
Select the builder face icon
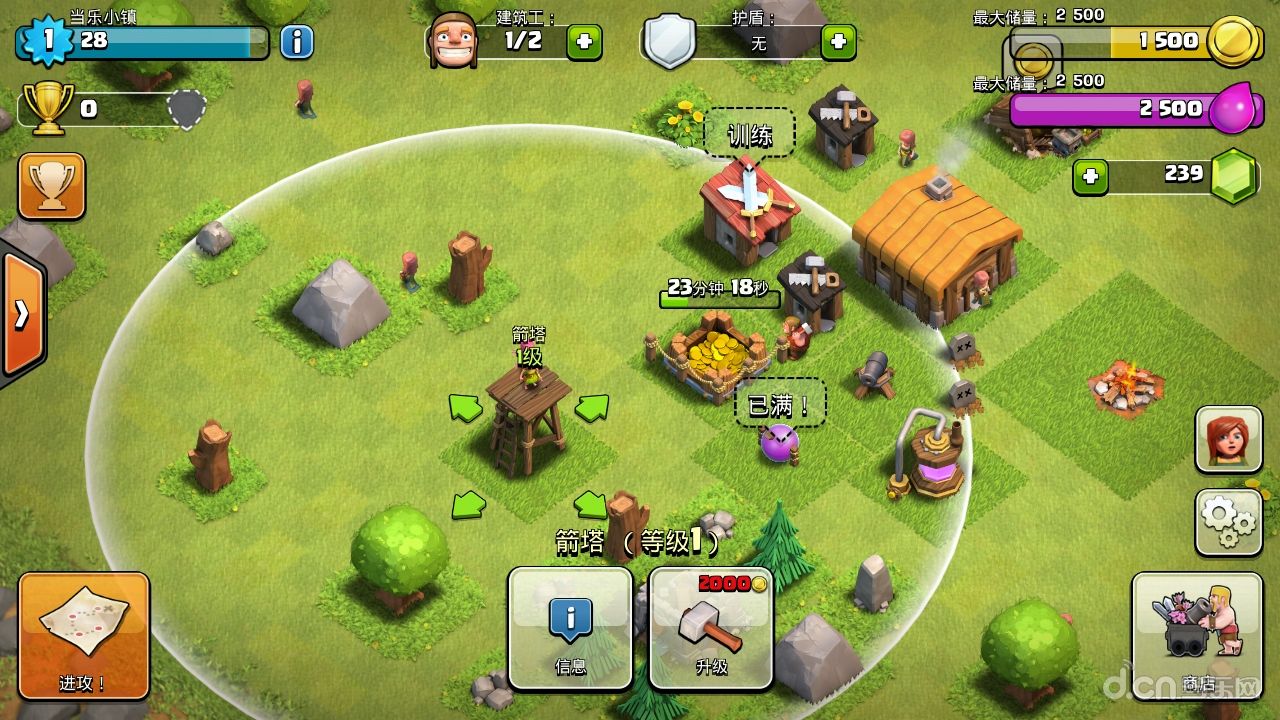pyautogui.click(x=452, y=41)
